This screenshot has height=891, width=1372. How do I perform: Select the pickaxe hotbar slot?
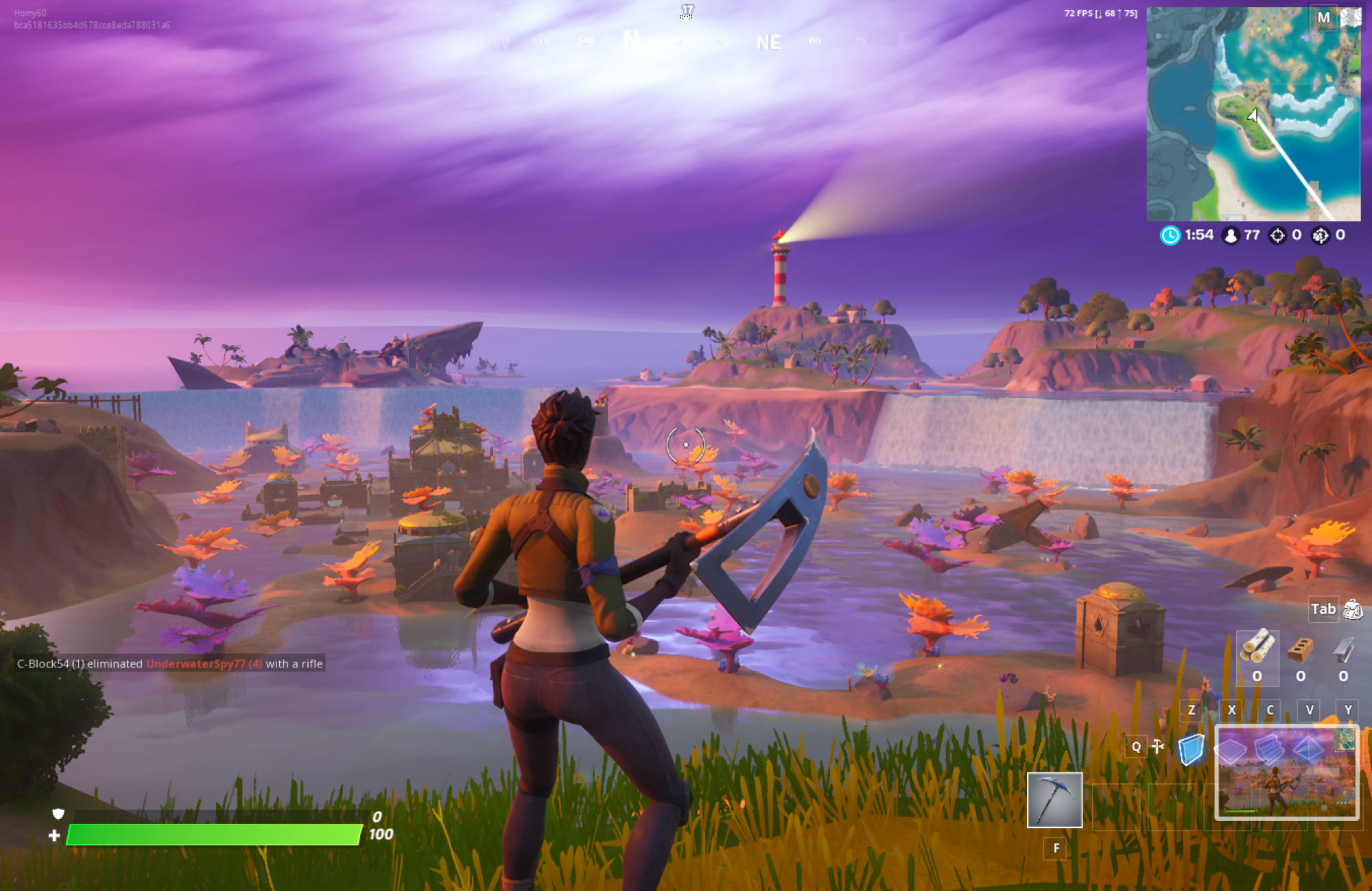pos(1054,800)
